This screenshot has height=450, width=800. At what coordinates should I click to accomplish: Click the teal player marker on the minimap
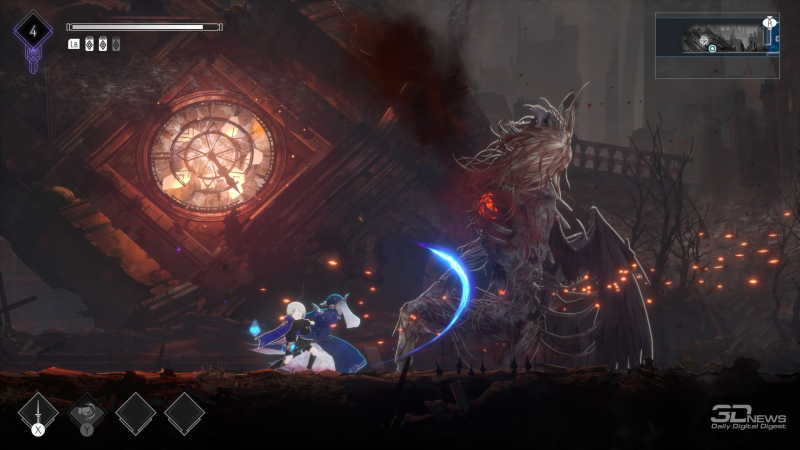pos(712,47)
